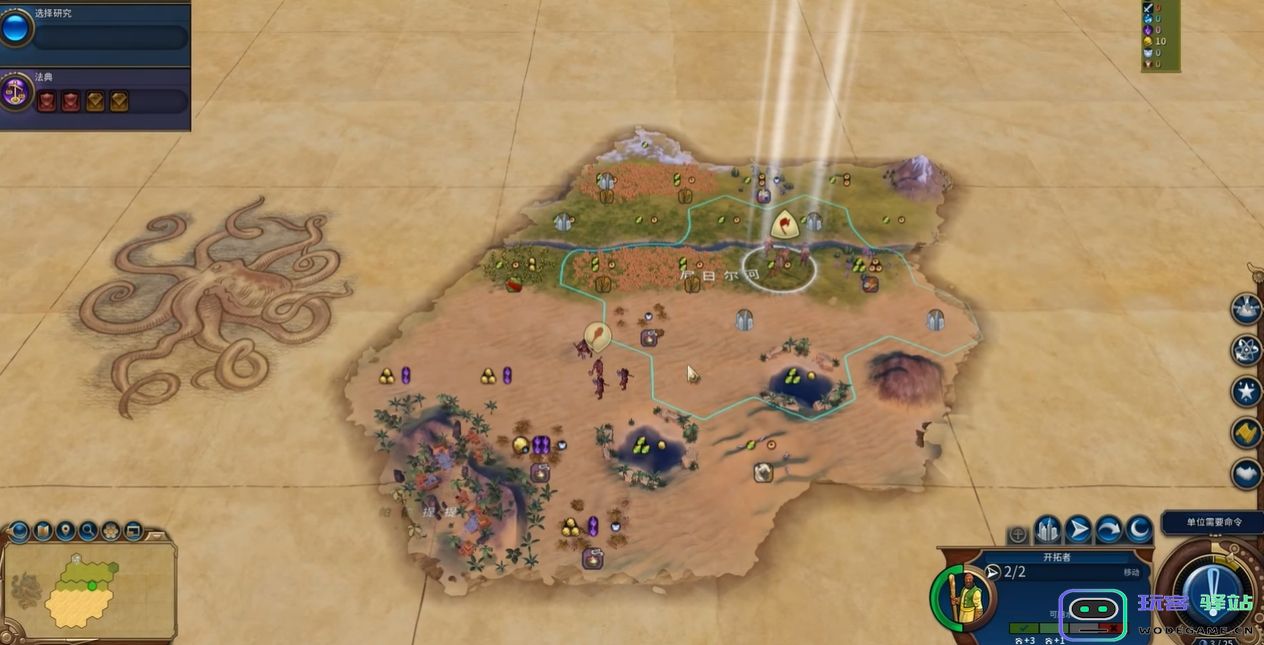The width and height of the screenshot is (1264, 645).
Task: Click the round exclamation-mark turn button
Action: coord(1211,591)
